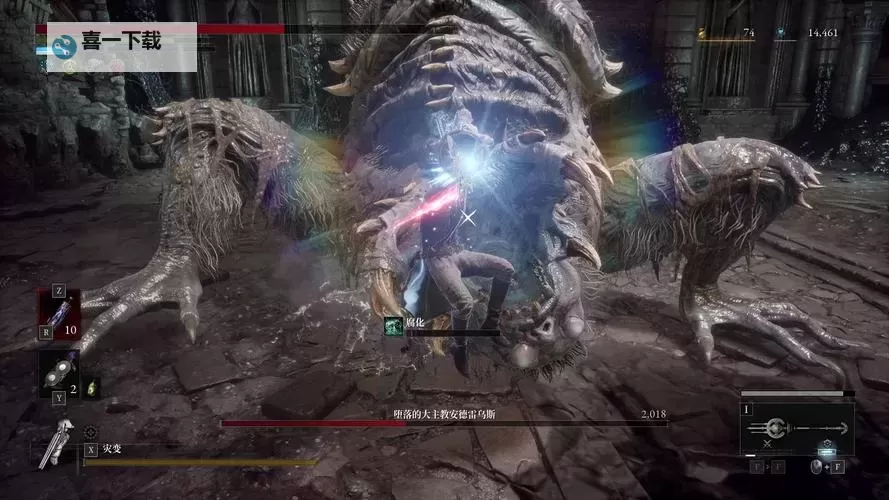
Task: Click the 腐化 decay status icon
Action: coord(394,325)
